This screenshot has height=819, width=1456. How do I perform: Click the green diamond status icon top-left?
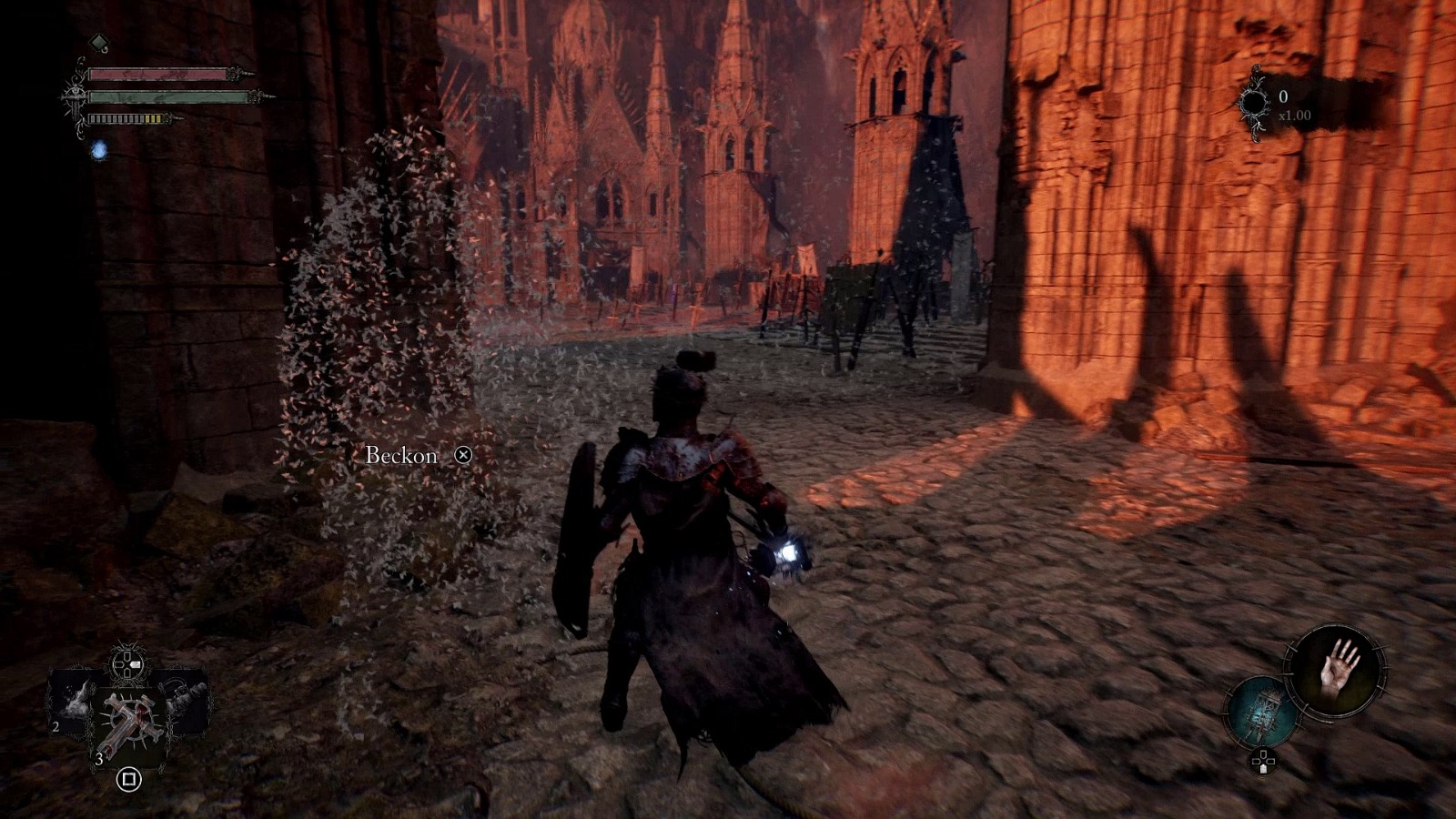[x=98, y=42]
